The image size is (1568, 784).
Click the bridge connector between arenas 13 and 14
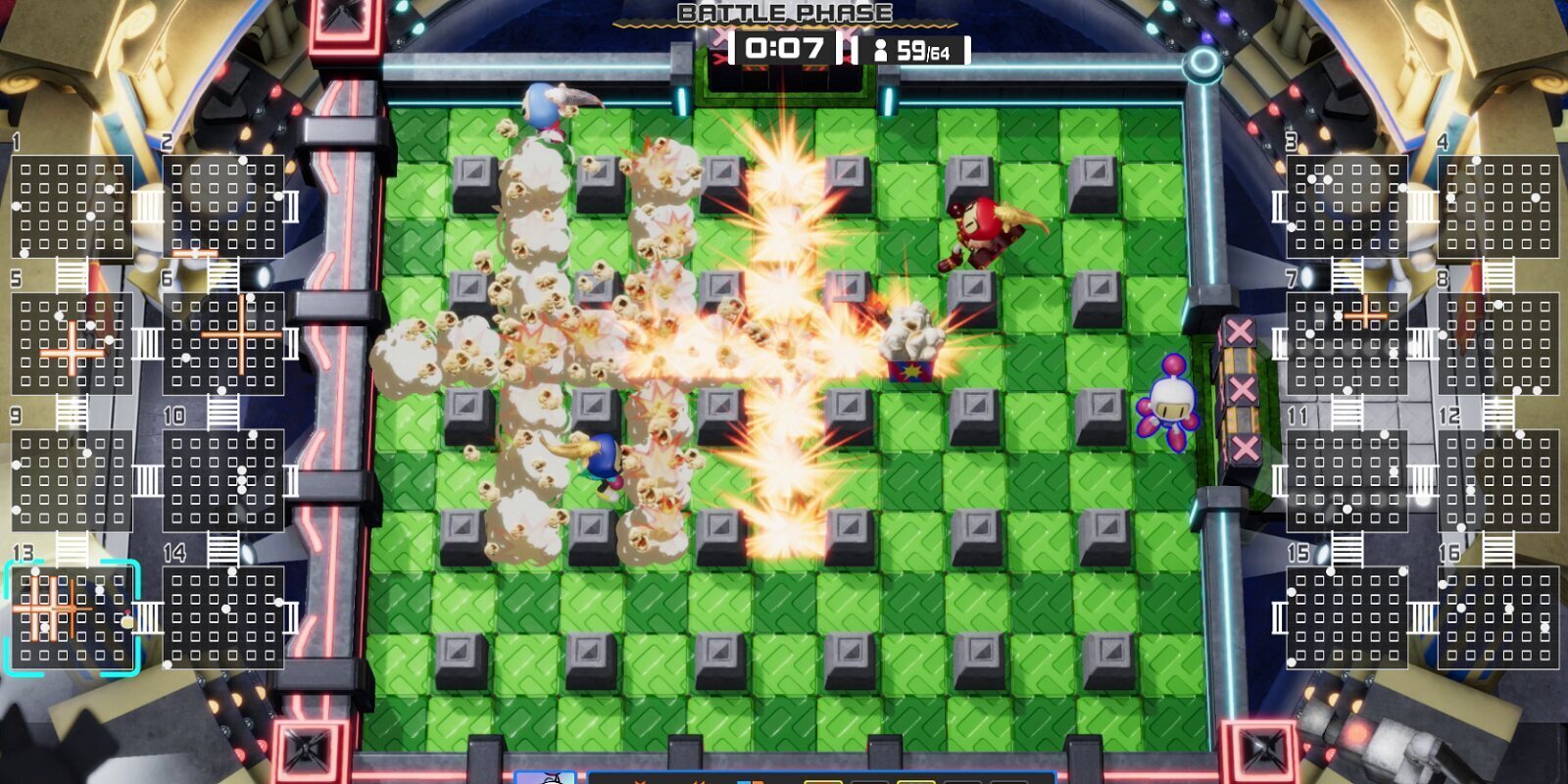coord(147,618)
